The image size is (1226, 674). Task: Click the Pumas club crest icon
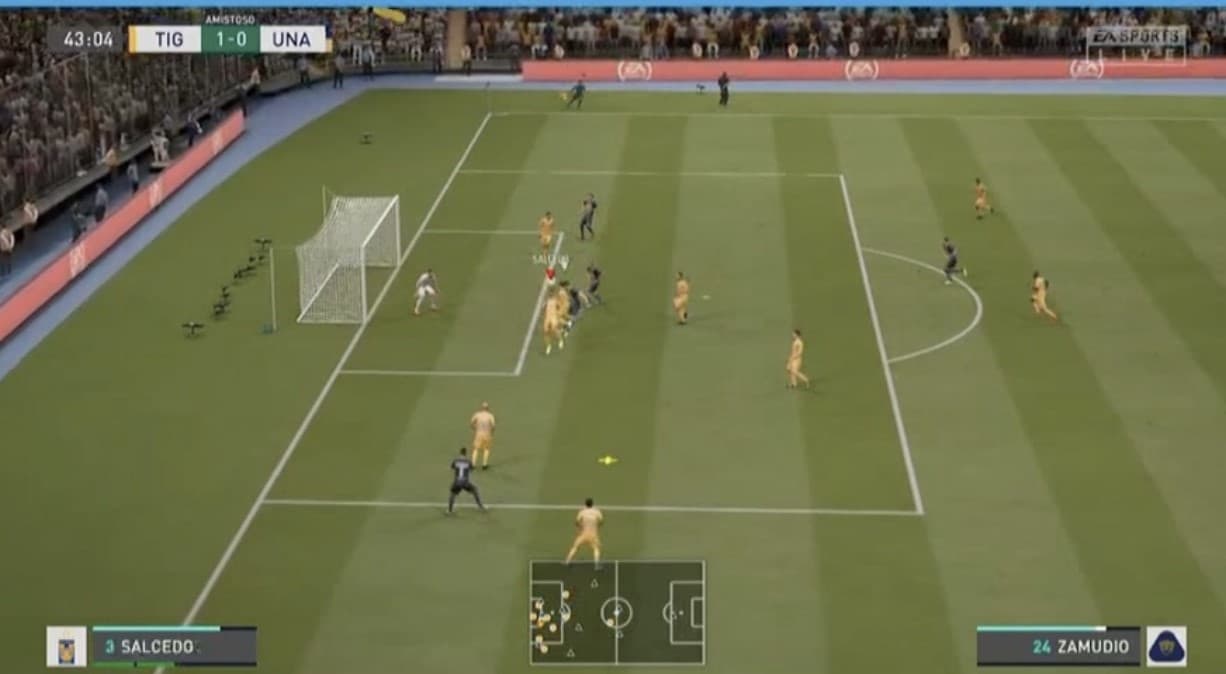click(1166, 646)
